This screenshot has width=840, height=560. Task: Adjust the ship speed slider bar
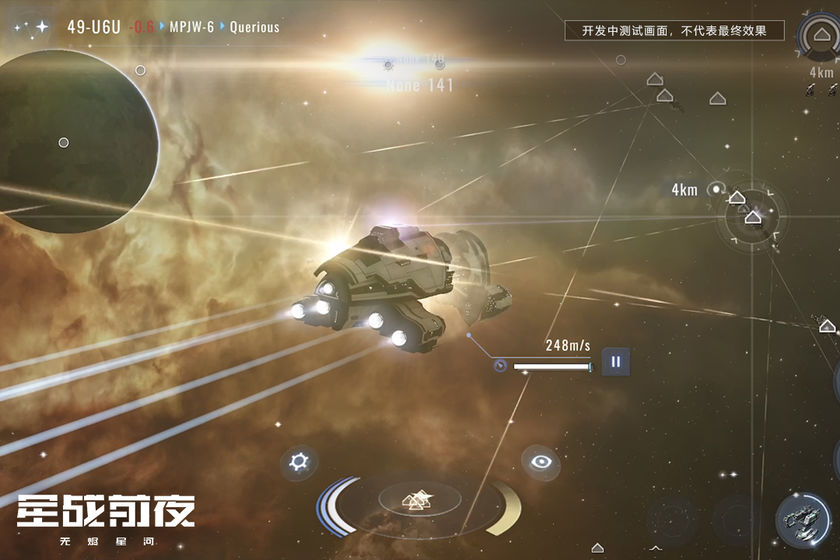(552, 367)
